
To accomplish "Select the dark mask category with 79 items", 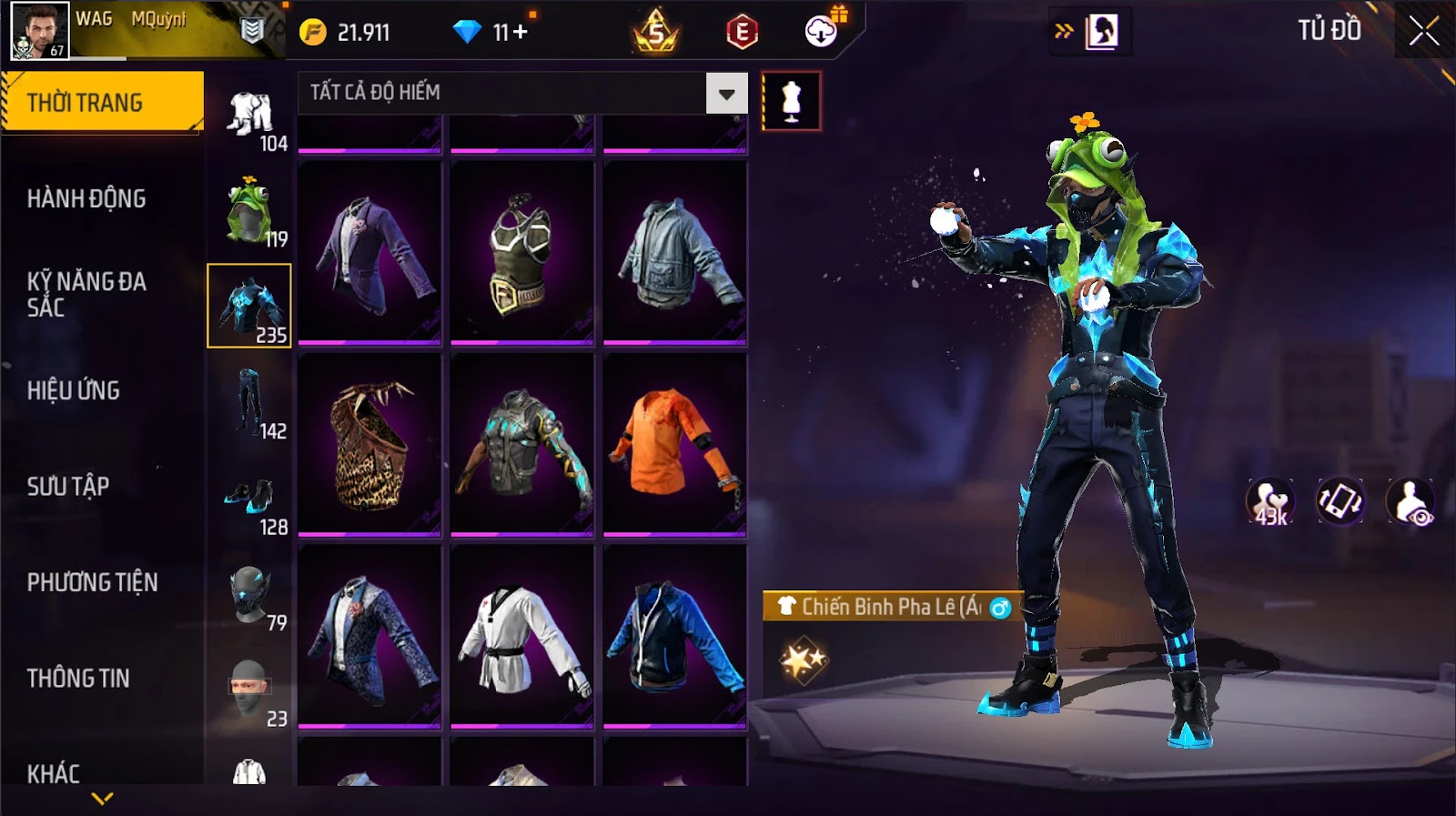I will [249, 595].
